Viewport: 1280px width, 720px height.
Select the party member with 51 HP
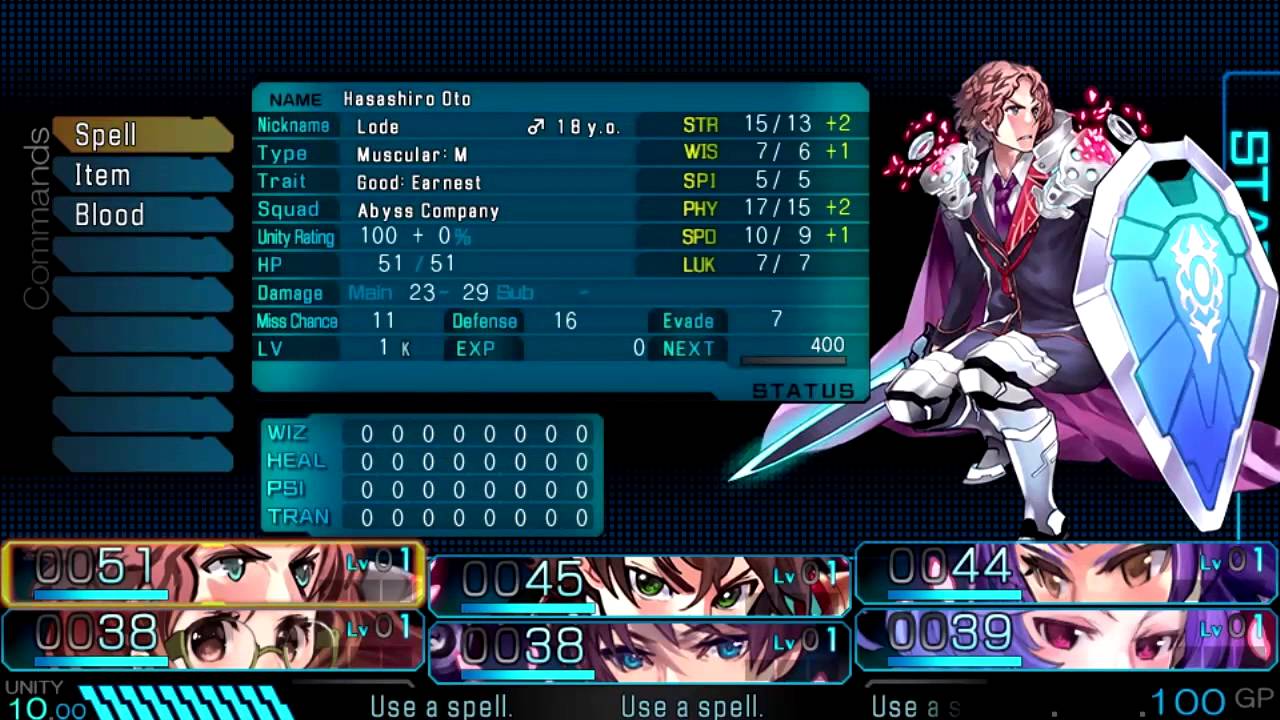(213, 574)
